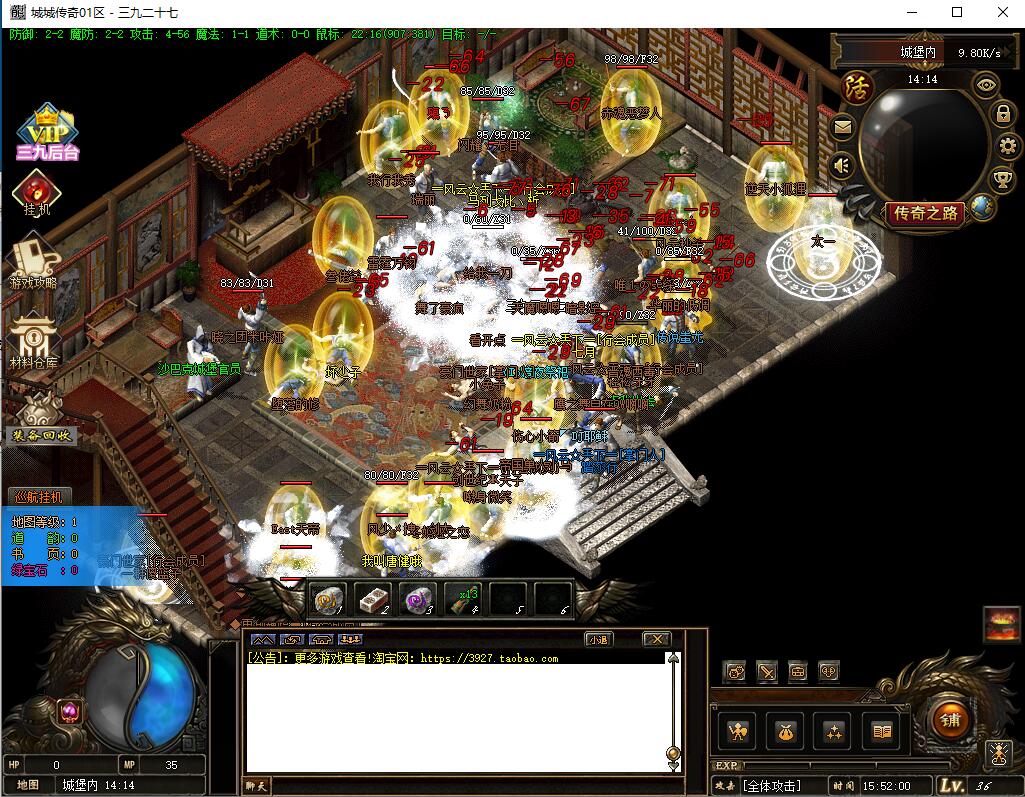Close the chat window with X

[656, 639]
